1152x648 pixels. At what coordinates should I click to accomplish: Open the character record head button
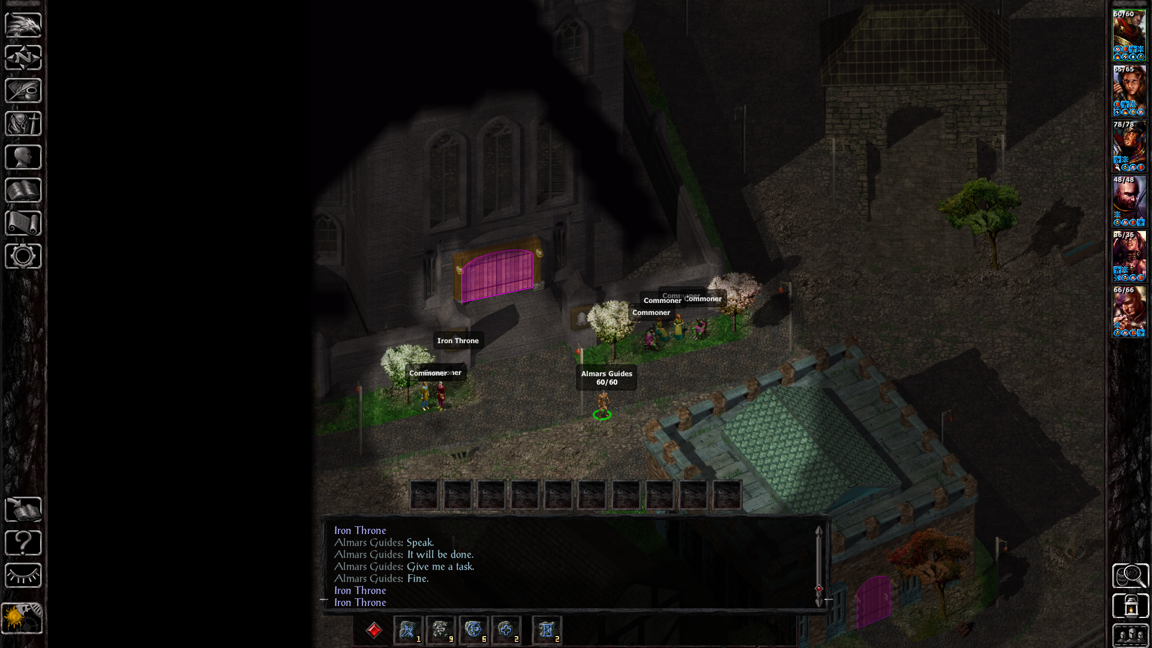pos(23,157)
